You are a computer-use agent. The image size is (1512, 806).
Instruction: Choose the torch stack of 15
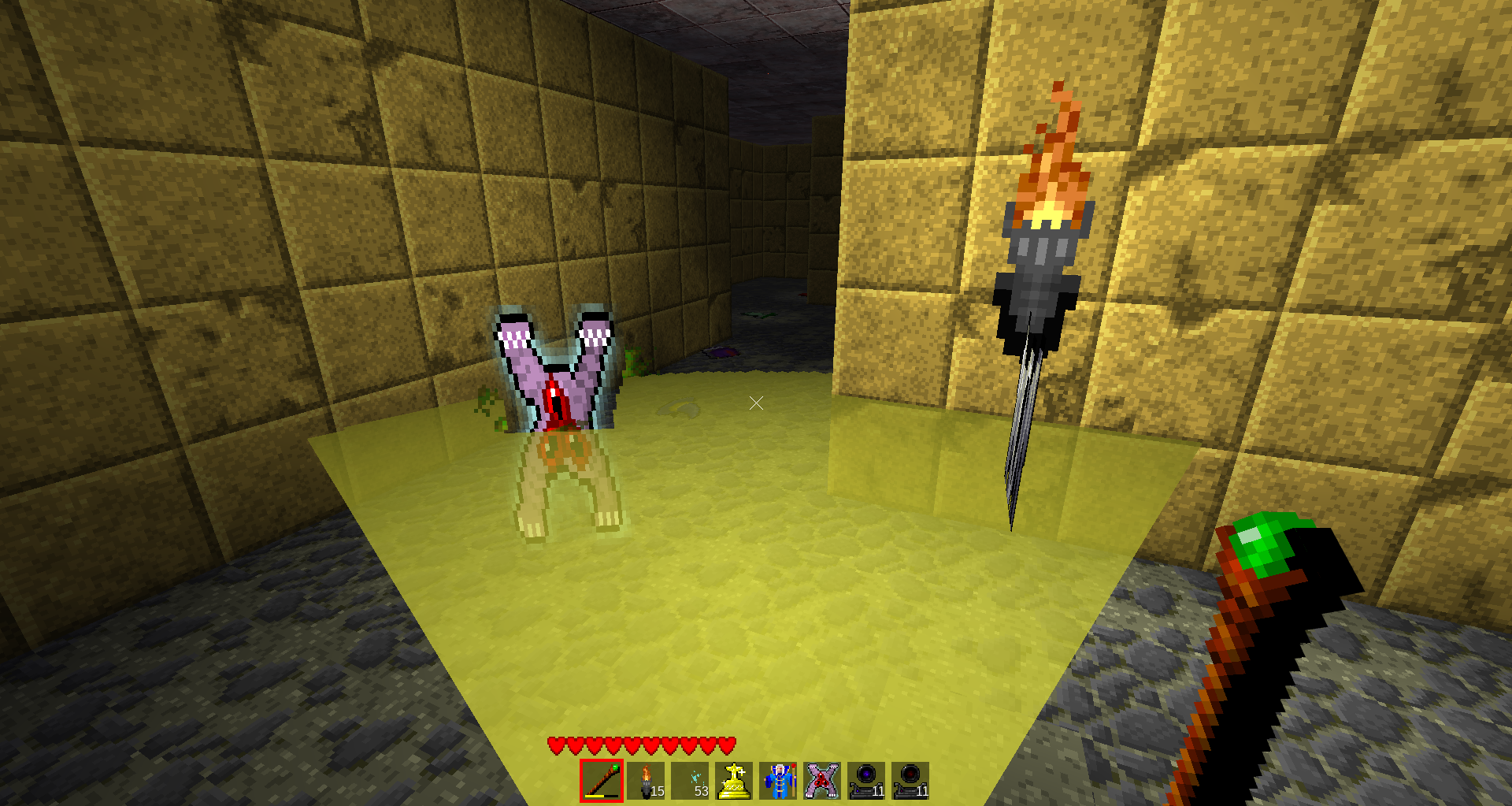click(x=646, y=781)
